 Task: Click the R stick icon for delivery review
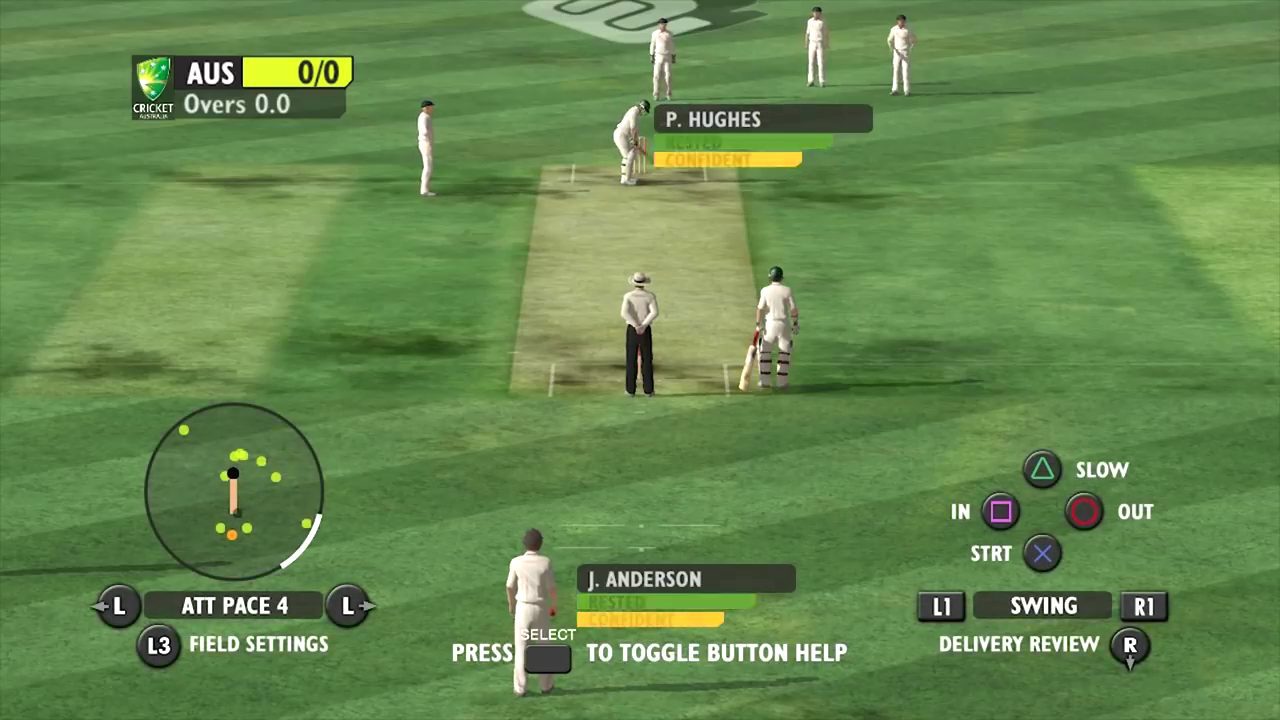(1130, 645)
